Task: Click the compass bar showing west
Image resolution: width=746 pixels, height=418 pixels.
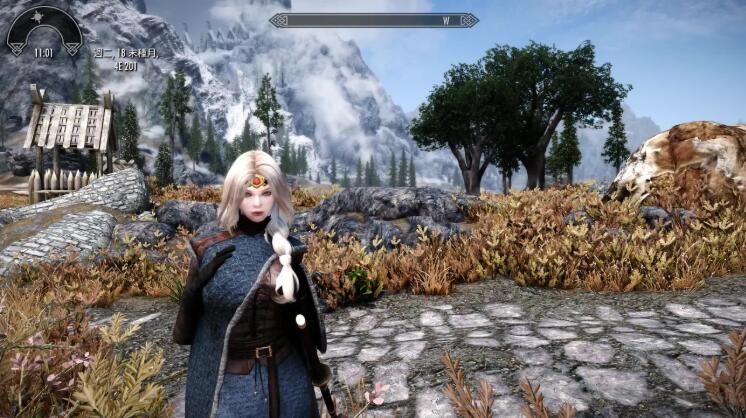Action: (373, 20)
